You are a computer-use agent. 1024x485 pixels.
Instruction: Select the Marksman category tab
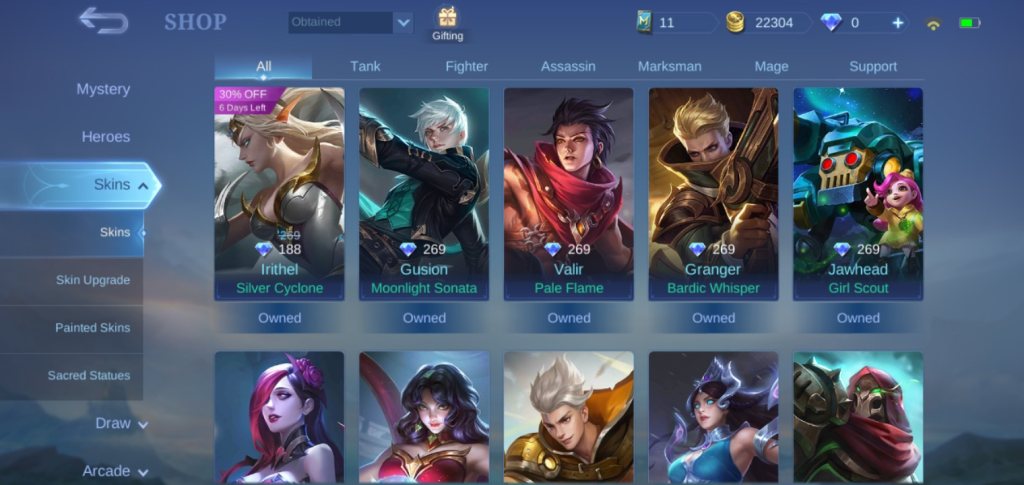(x=669, y=66)
